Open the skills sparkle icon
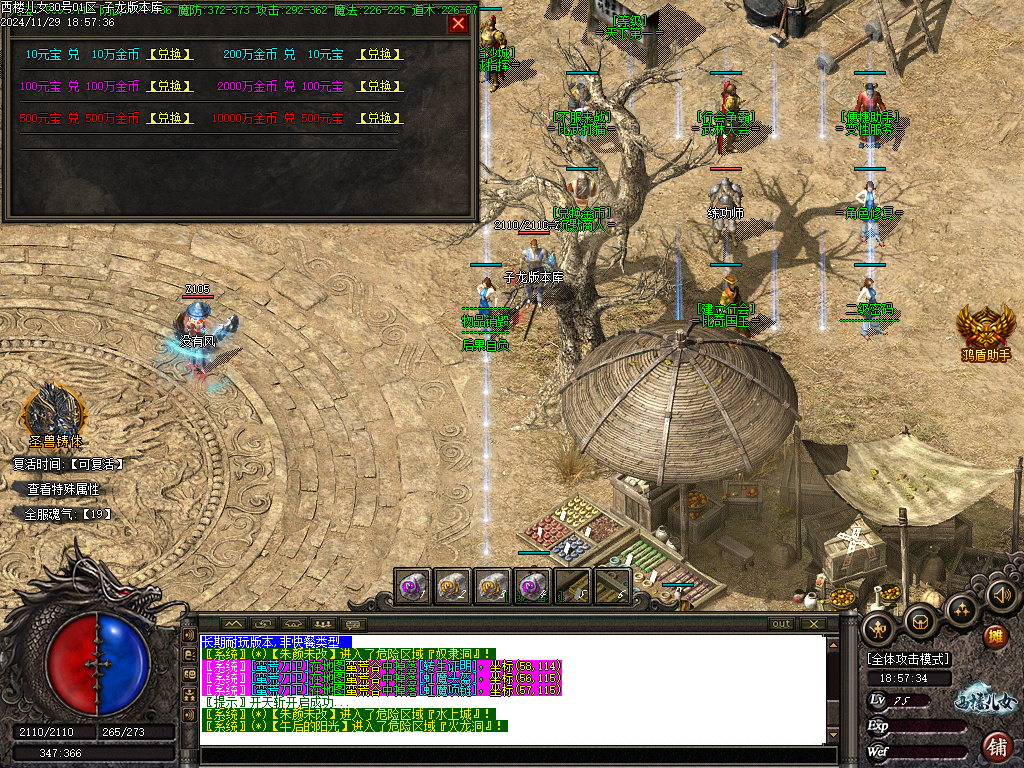Viewport: 1024px width, 768px height. pos(962,610)
